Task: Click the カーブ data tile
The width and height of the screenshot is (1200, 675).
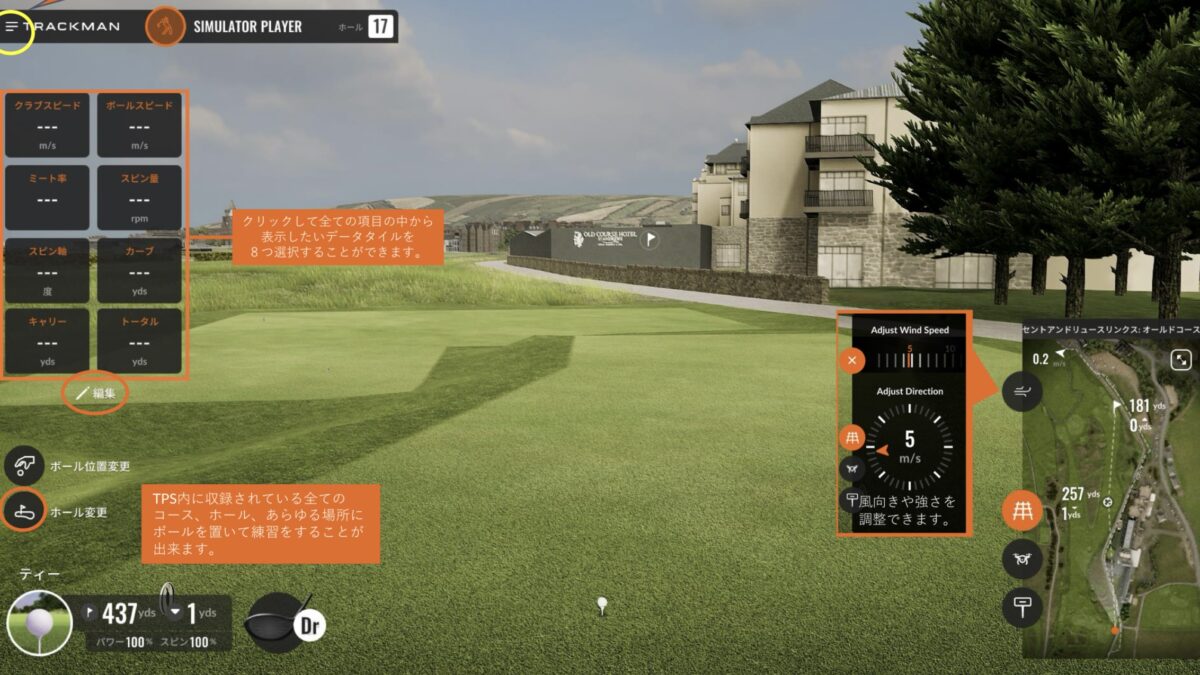Action: (x=139, y=270)
